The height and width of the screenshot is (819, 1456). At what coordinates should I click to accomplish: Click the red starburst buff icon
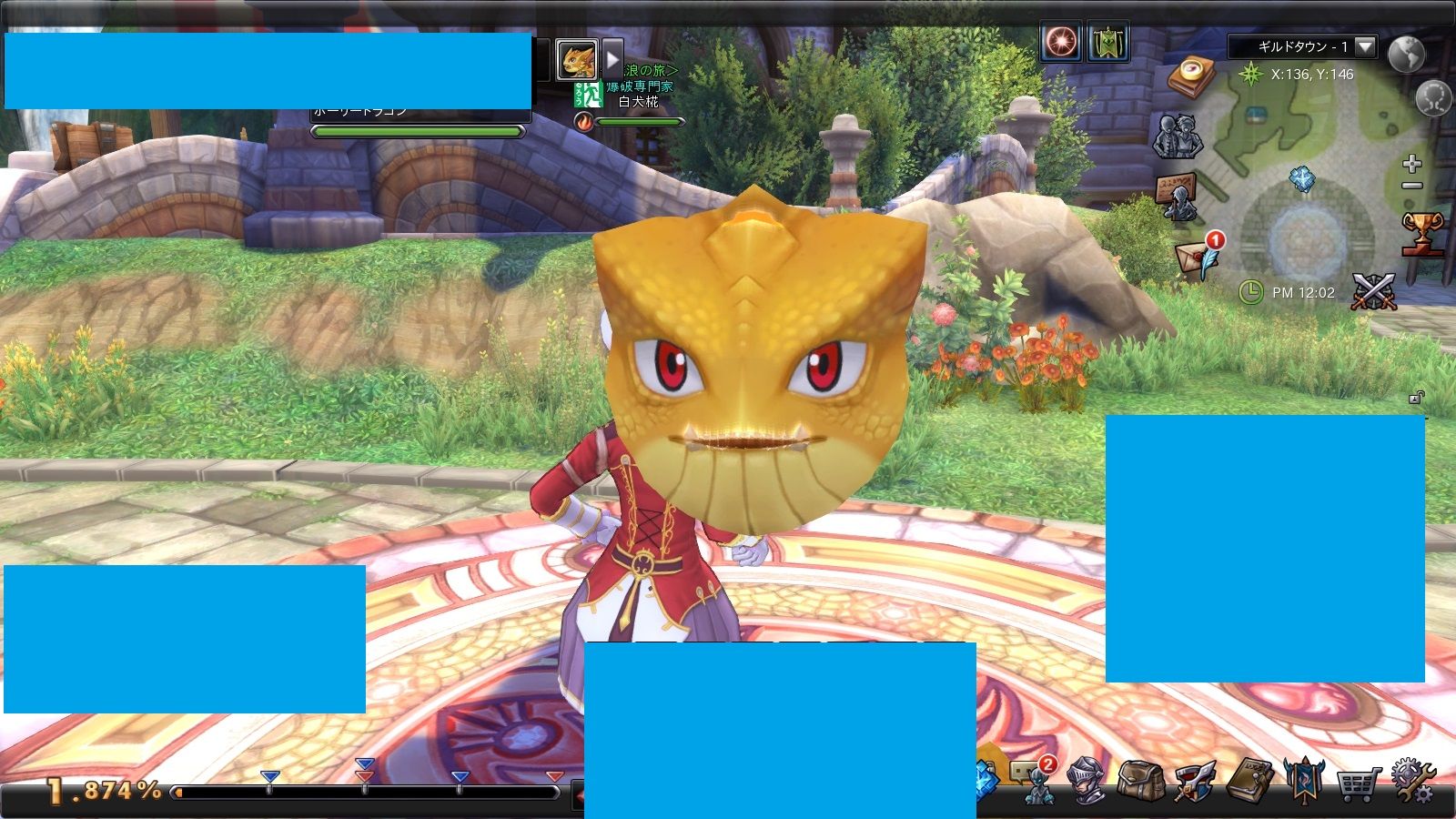[x=1061, y=42]
